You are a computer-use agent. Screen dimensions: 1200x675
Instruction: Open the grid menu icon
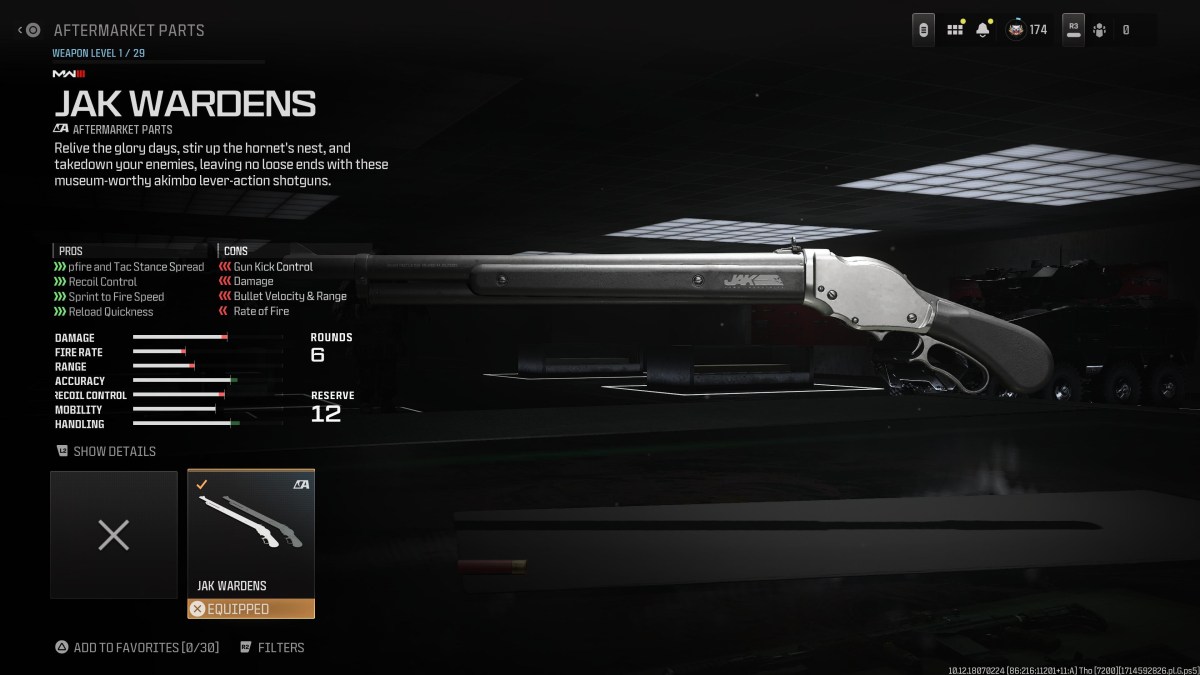click(x=954, y=30)
